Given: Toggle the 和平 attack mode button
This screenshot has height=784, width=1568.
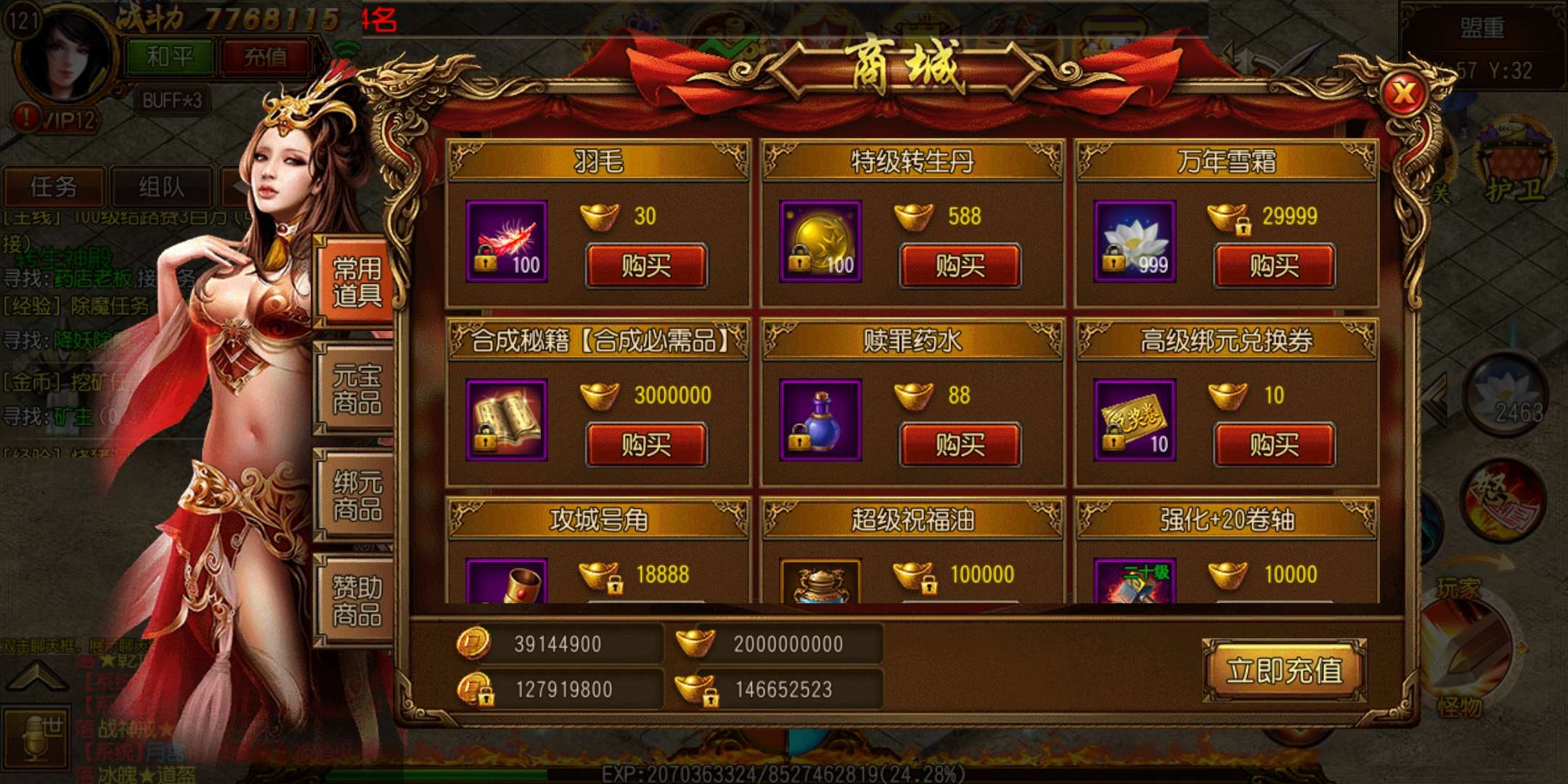Looking at the screenshot, I should click(x=170, y=57).
